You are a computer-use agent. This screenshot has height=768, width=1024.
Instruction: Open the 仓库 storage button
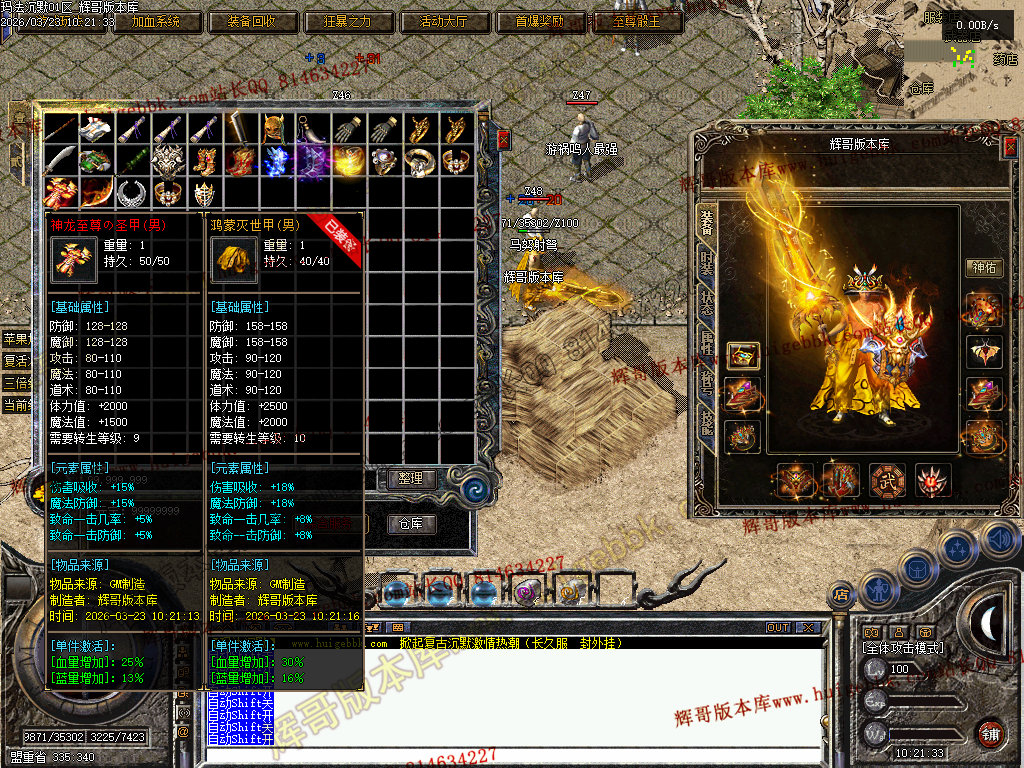click(410, 524)
